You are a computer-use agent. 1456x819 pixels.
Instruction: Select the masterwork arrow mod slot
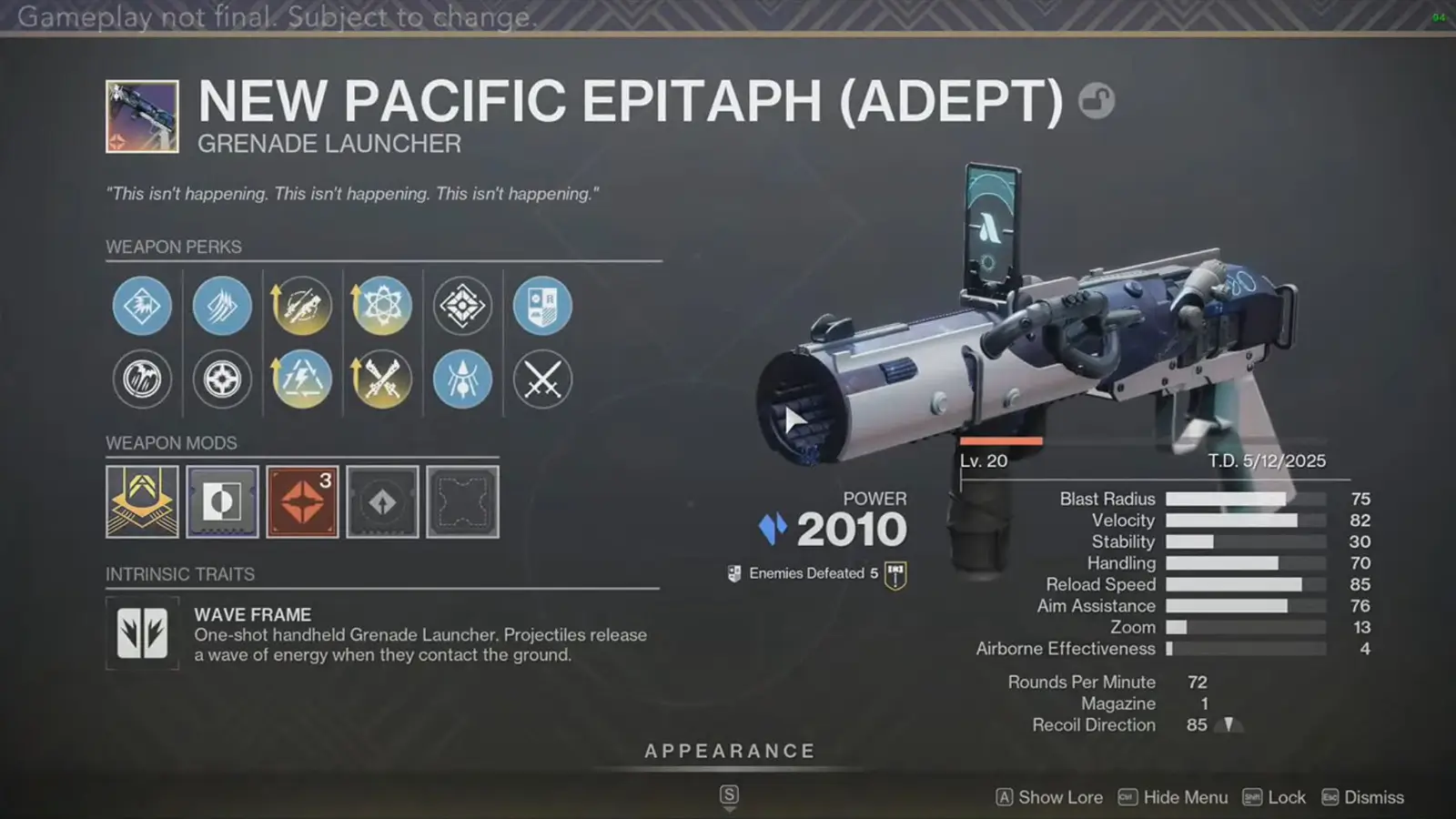[382, 501]
